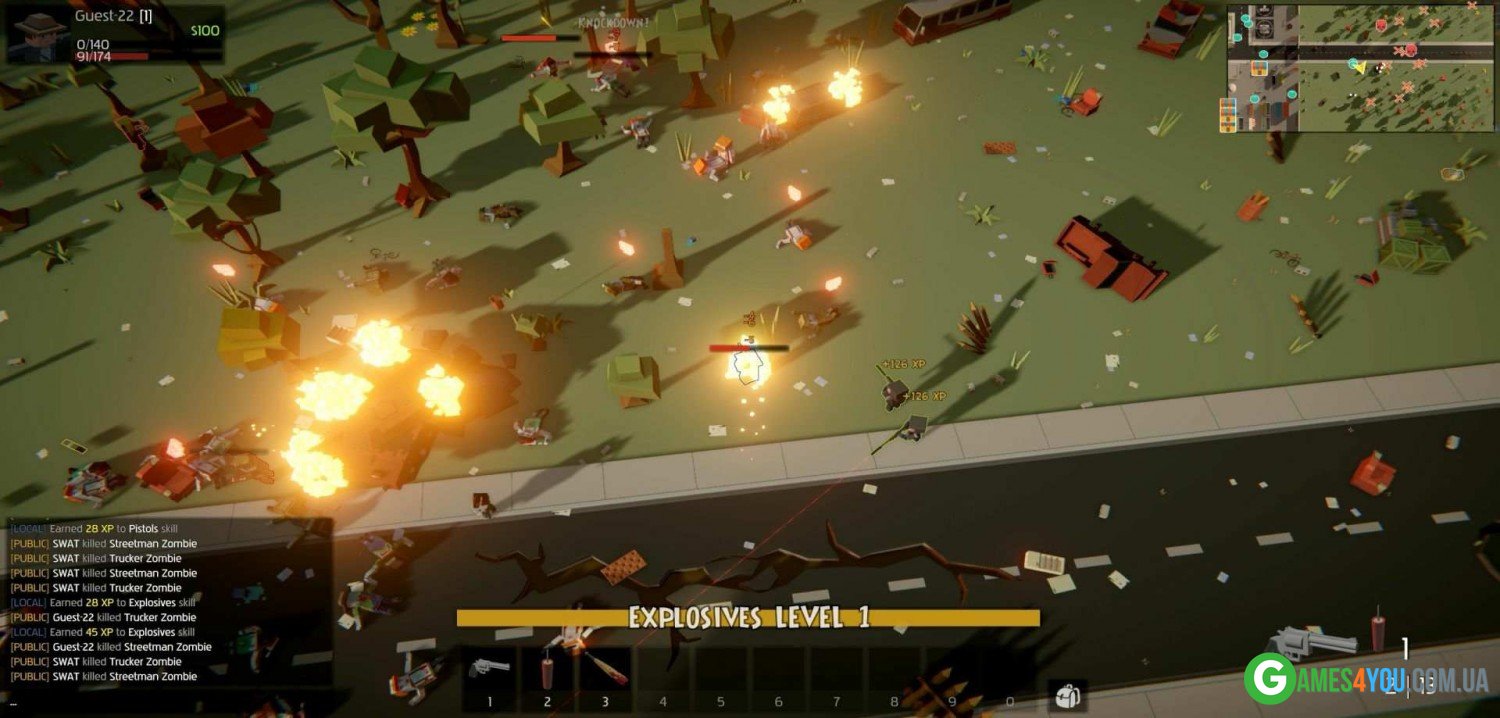Open the backpack inventory
The image size is (1500, 718).
click(1067, 695)
